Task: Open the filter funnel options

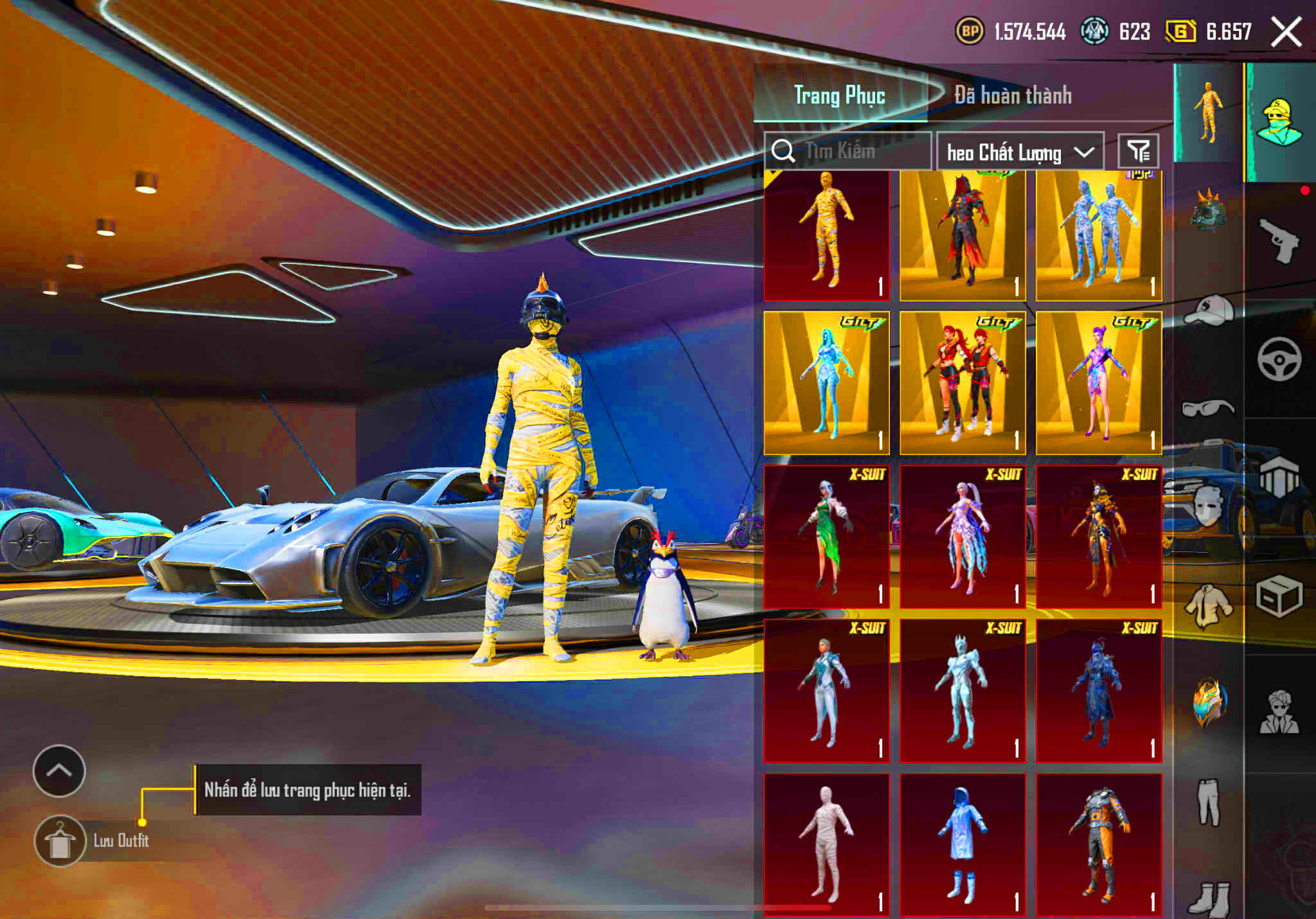Action: [x=1139, y=150]
